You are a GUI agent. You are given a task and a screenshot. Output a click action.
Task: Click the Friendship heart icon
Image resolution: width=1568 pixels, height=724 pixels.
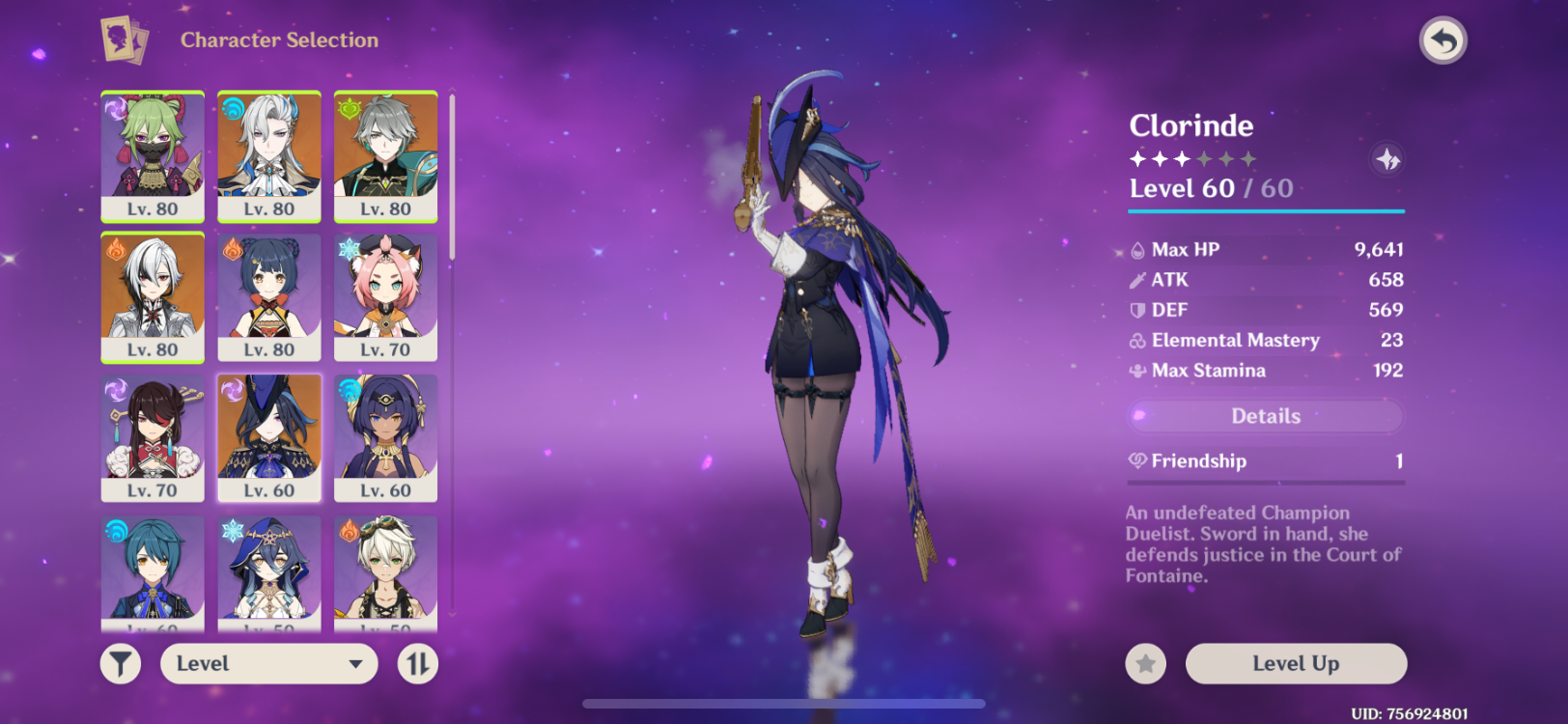(x=1136, y=460)
